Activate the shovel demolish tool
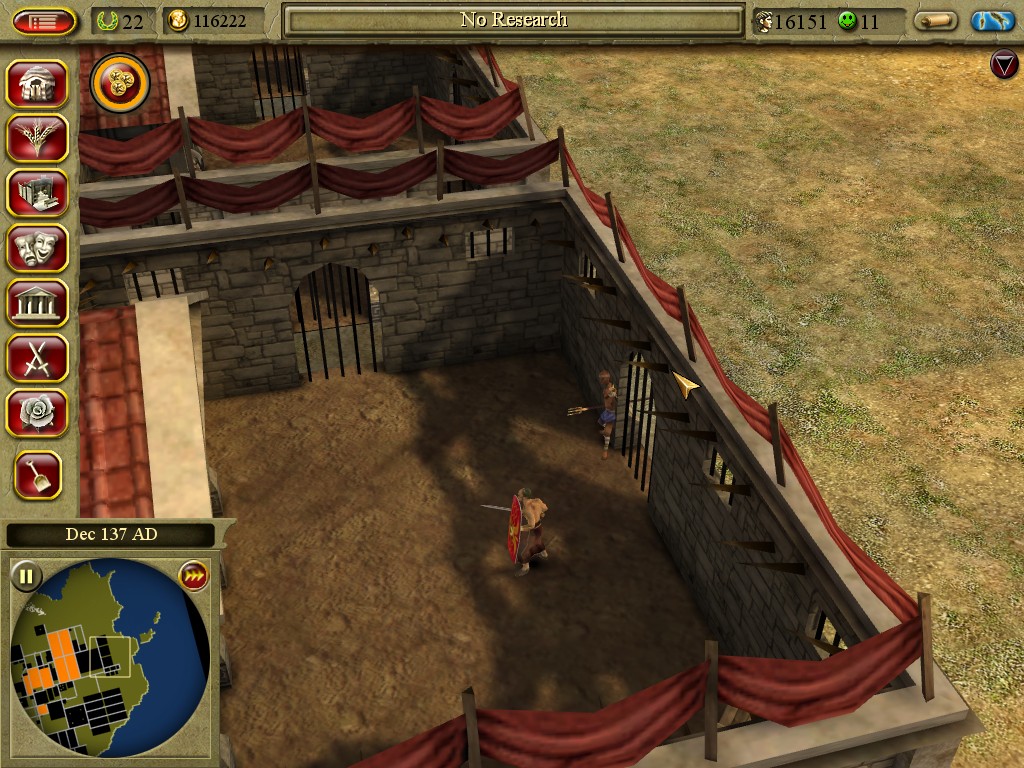 pos(38,475)
